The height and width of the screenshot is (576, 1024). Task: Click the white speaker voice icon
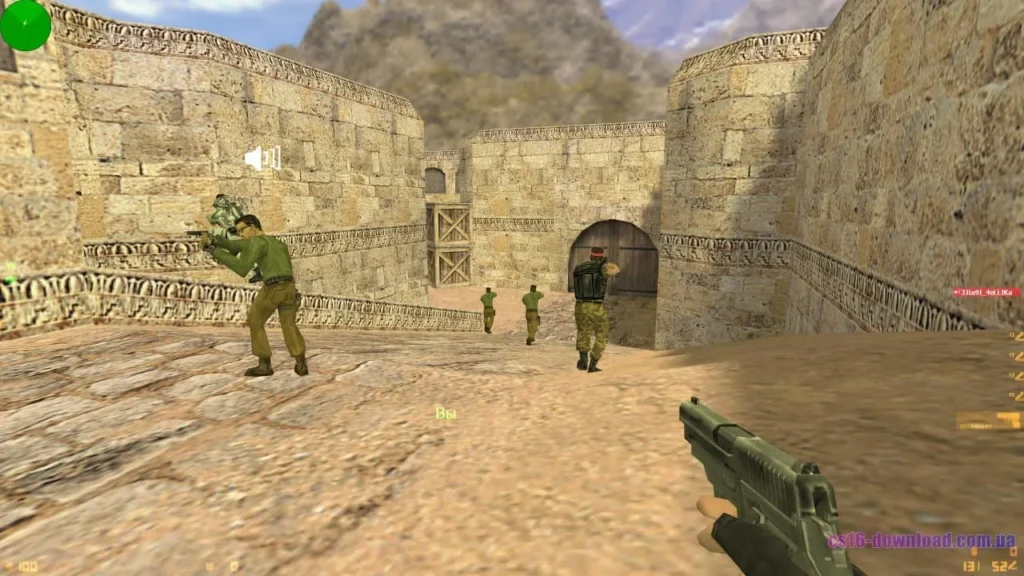tap(262, 158)
